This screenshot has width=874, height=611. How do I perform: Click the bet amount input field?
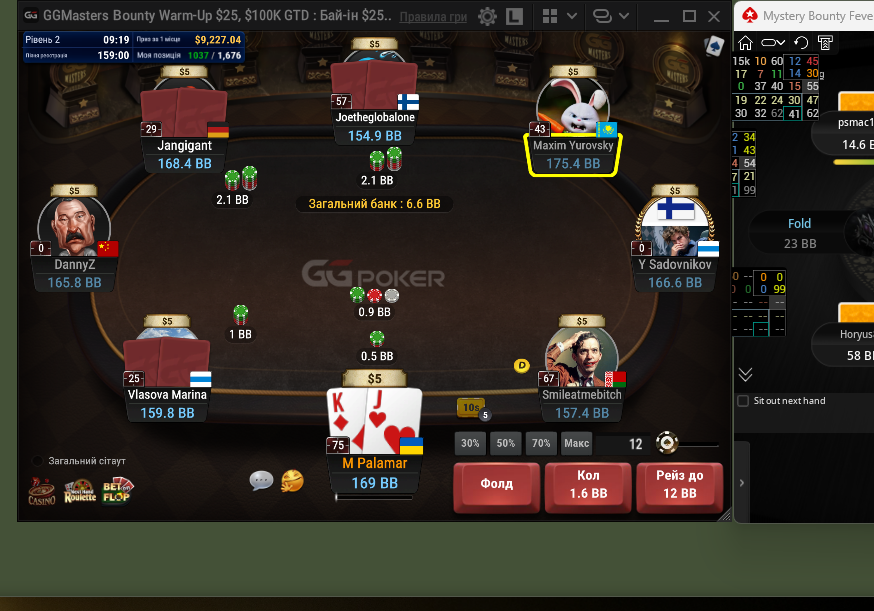click(621, 443)
